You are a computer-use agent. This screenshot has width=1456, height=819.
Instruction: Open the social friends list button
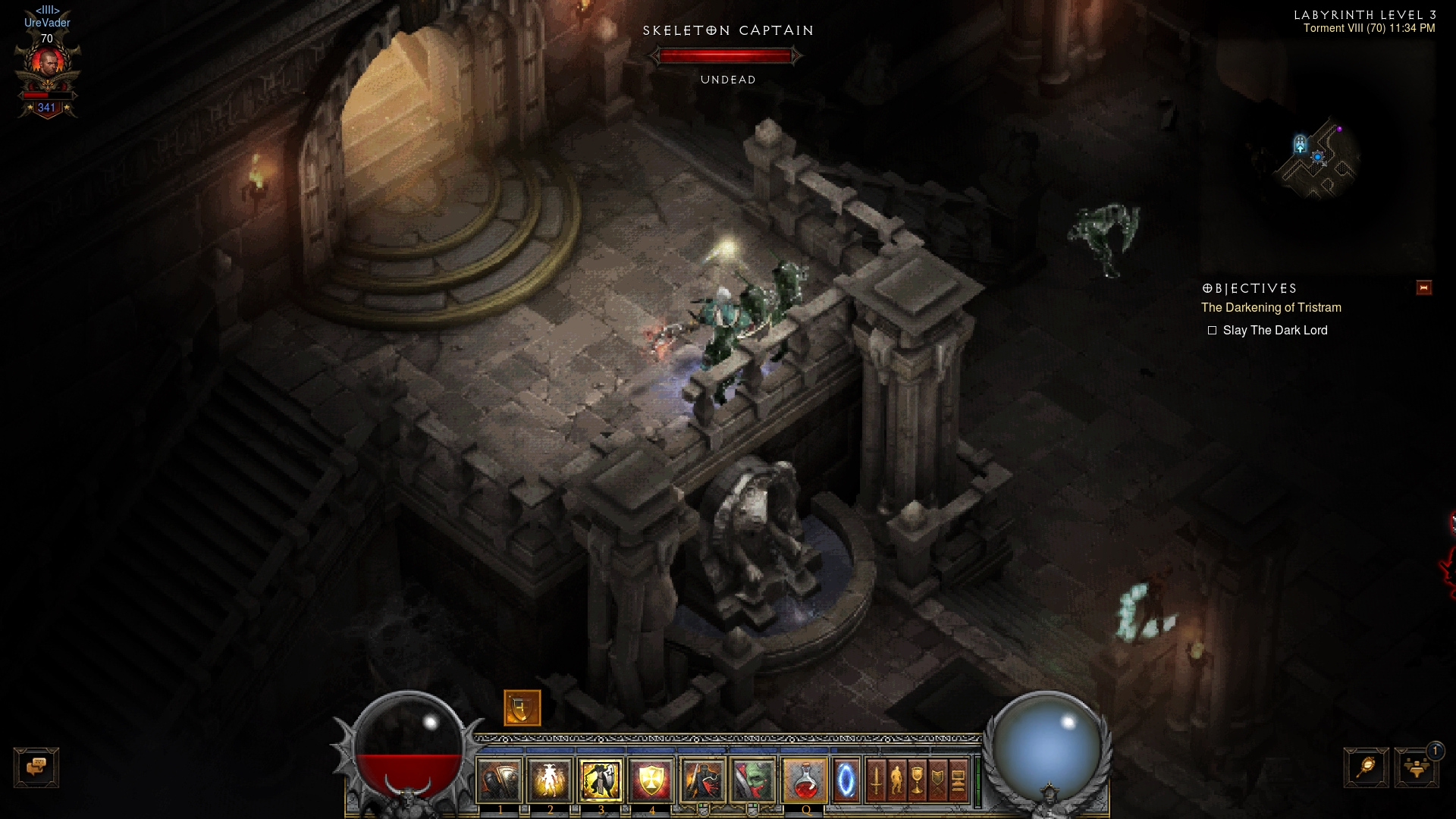(1416, 767)
